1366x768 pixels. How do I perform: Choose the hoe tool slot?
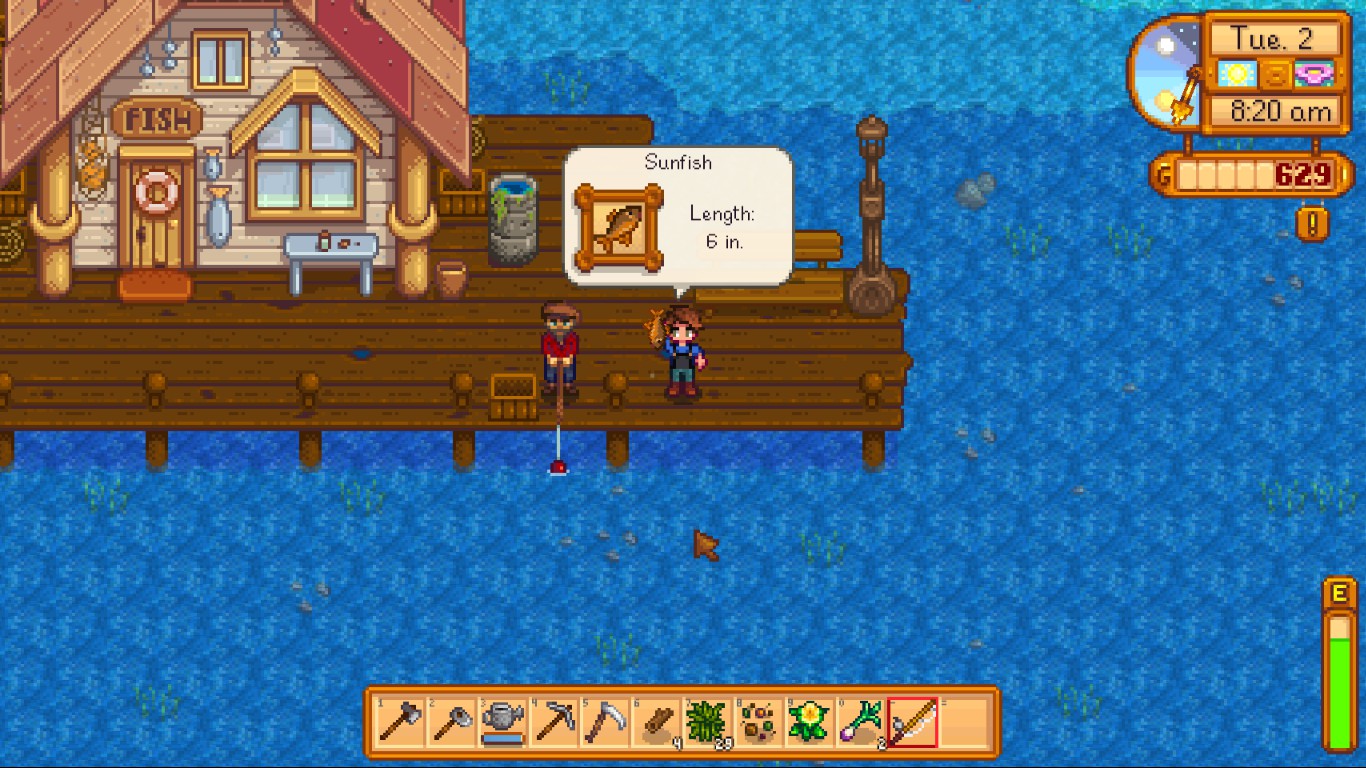pos(452,722)
